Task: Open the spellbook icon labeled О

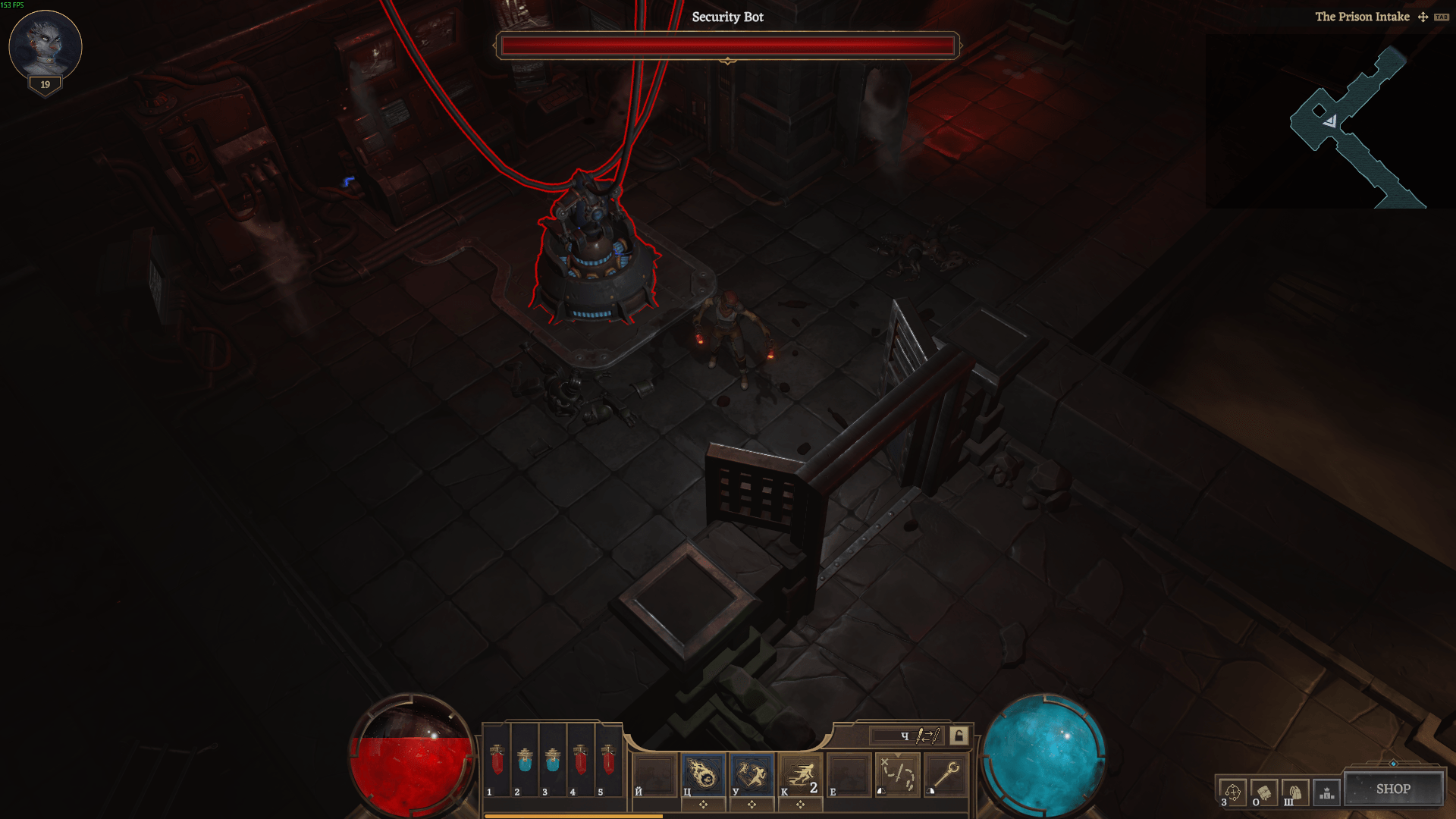Action: pos(1264,792)
